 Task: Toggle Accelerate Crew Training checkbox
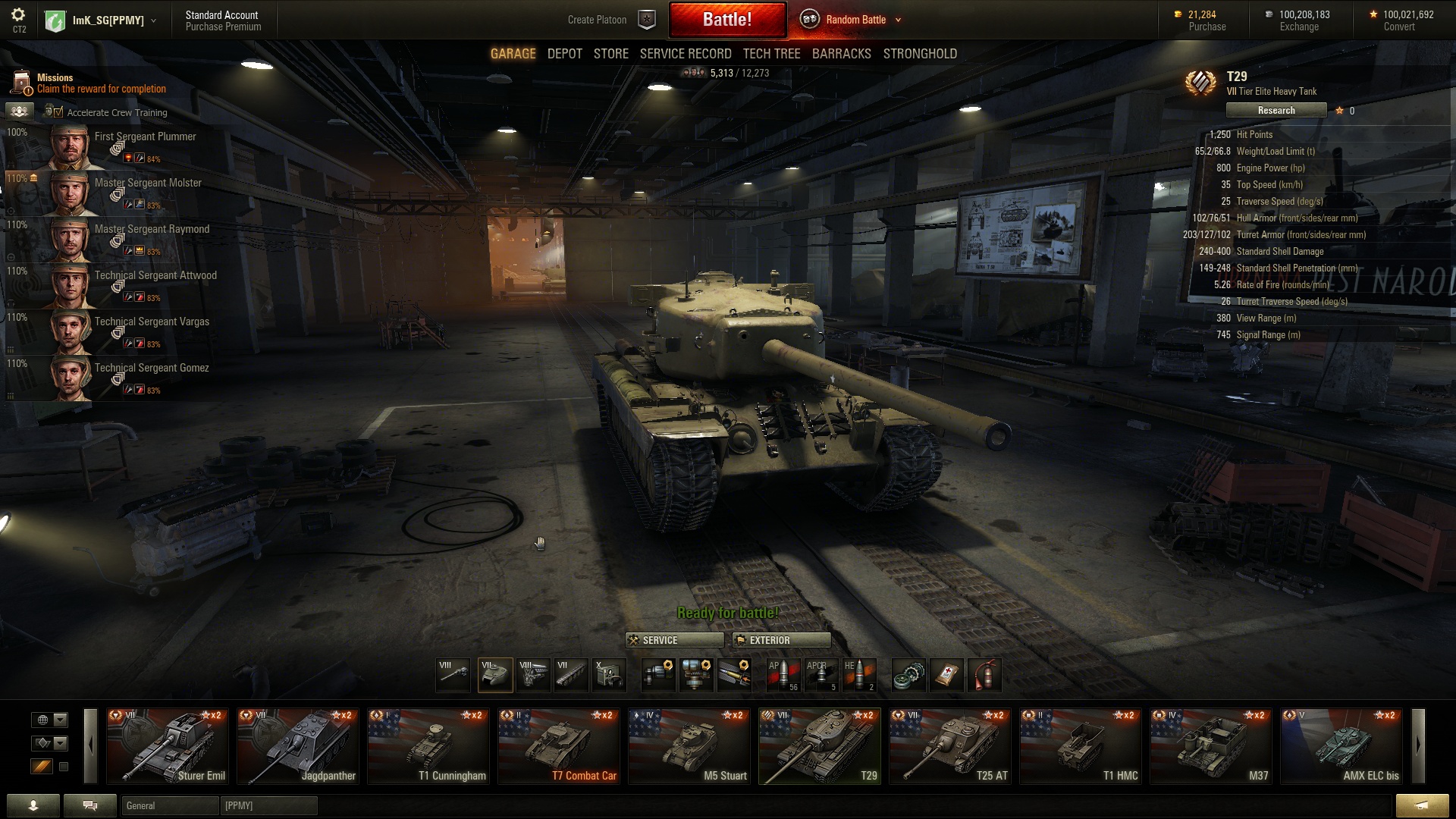[58, 113]
